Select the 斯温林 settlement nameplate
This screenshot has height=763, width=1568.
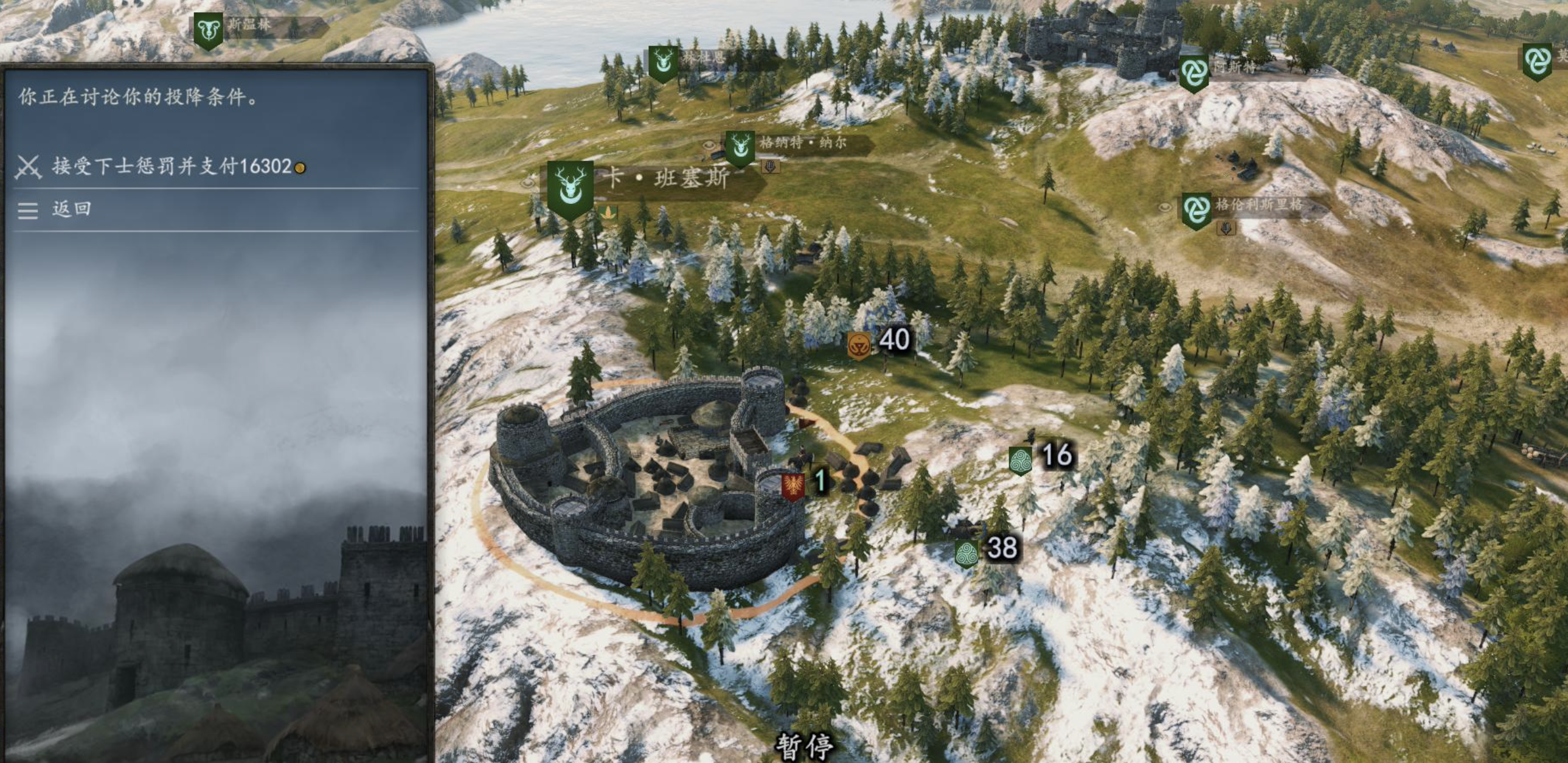point(249,26)
